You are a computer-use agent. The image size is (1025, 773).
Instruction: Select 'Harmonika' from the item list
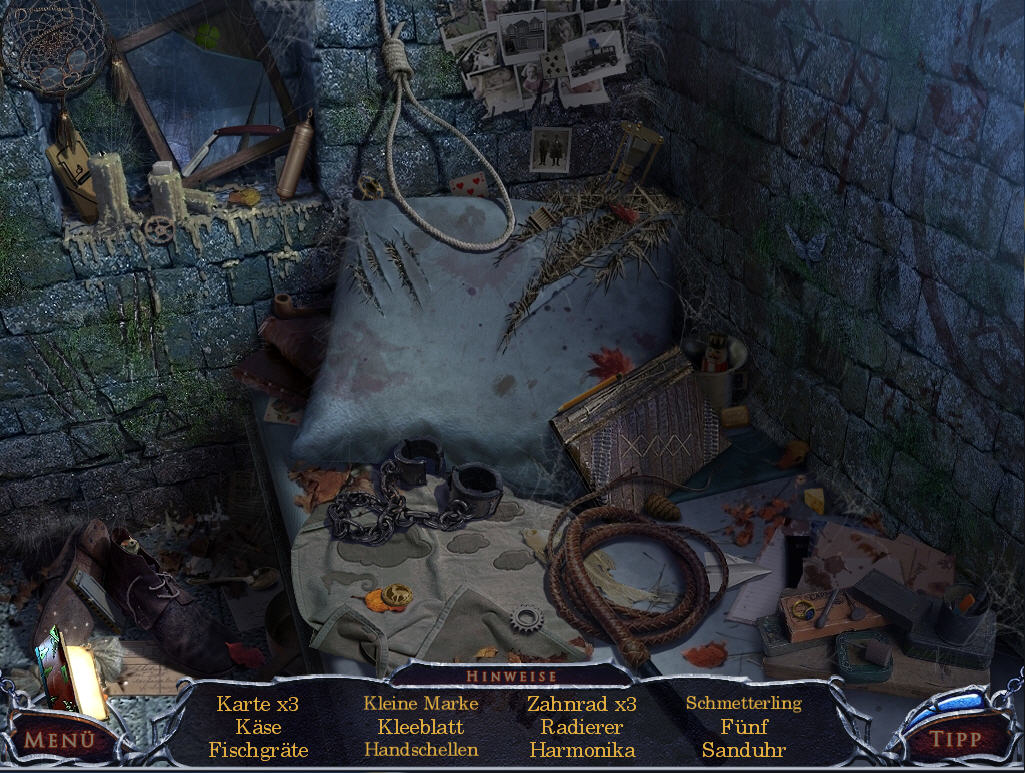(582, 750)
